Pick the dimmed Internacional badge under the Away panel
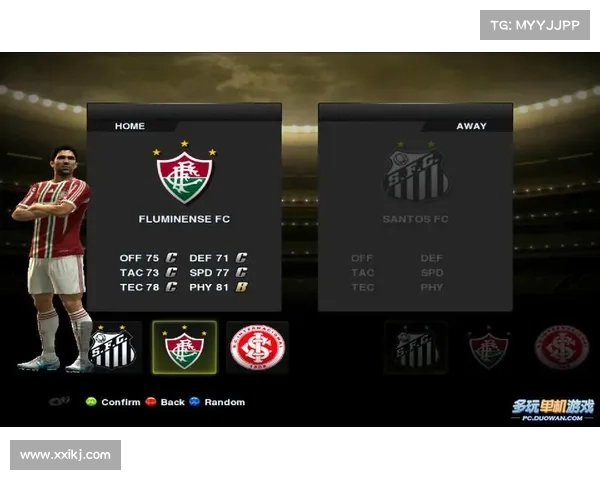600x480 pixels. point(561,348)
